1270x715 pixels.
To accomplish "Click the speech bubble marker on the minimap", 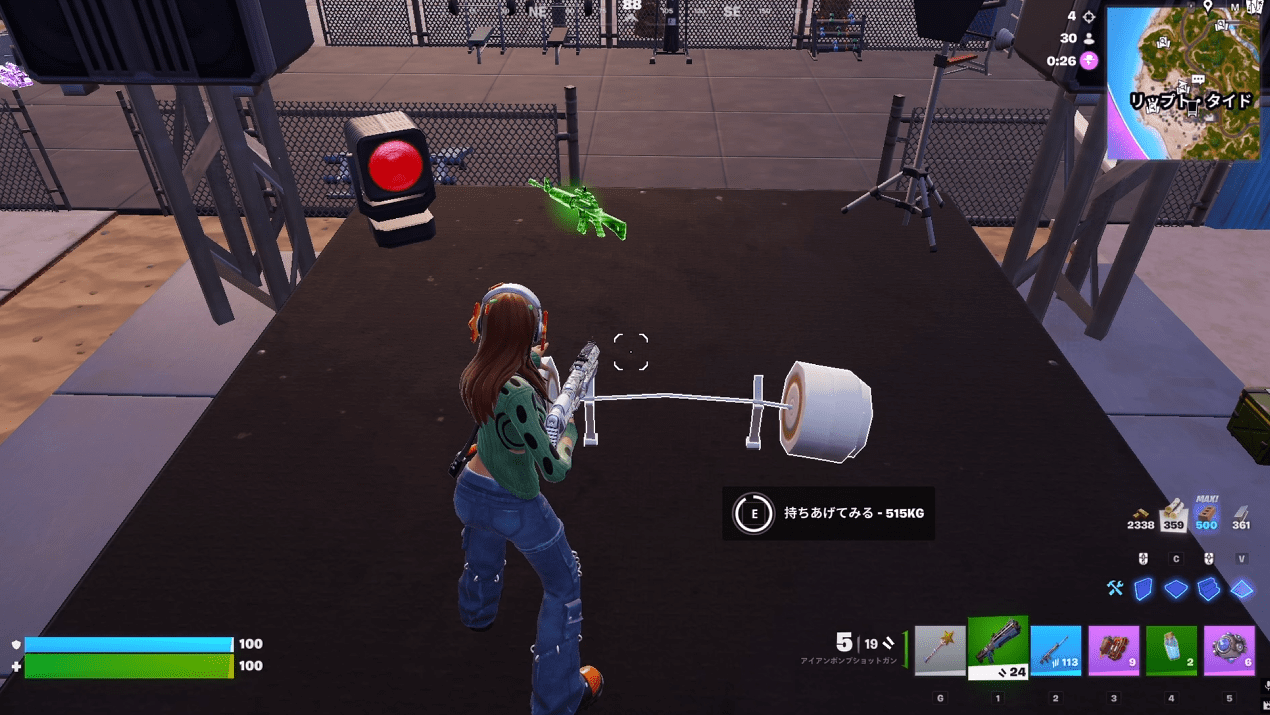I will tap(1198, 78).
